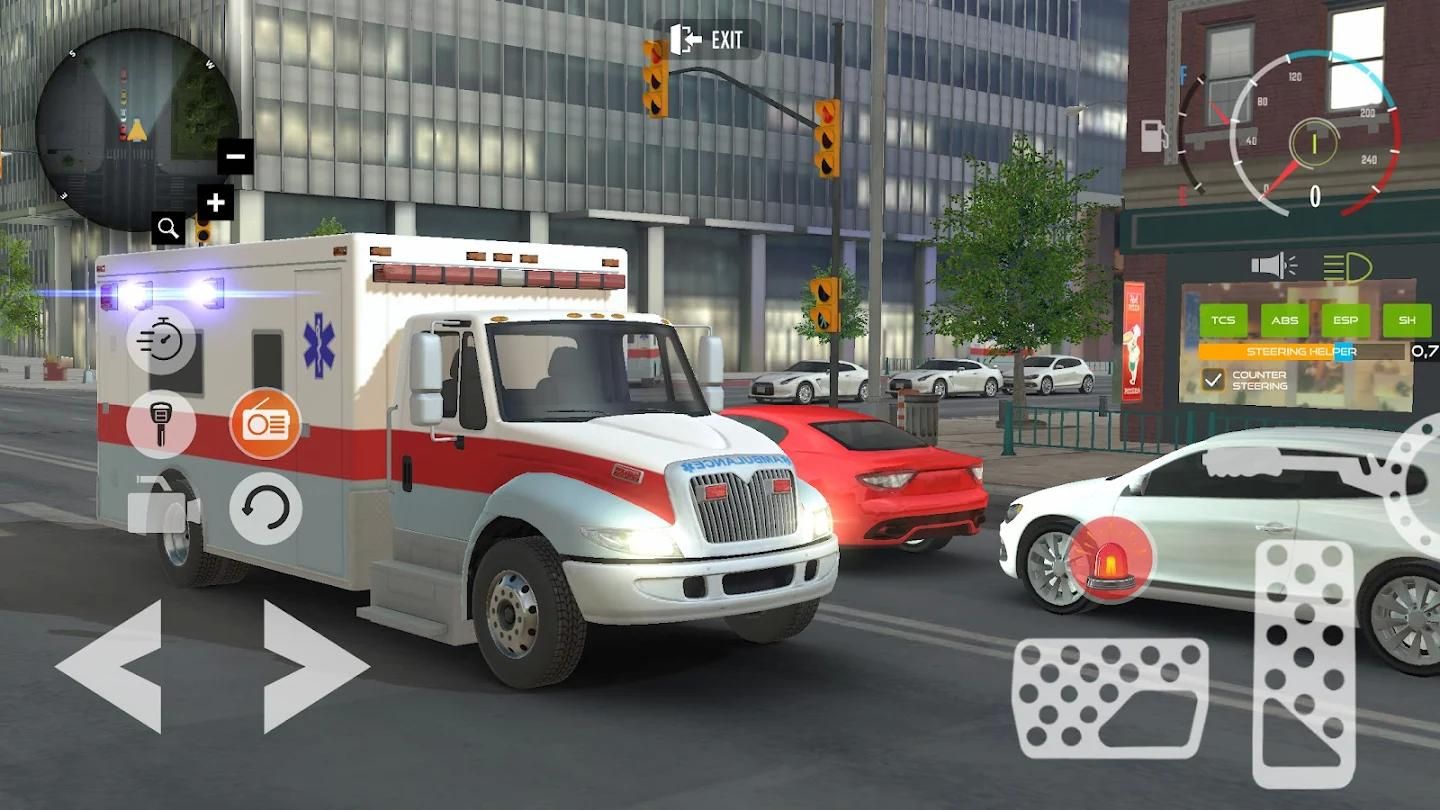This screenshot has width=1440, height=810.
Task: Turn on the orange radio button
Action: pyautogui.click(x=265, y=423)
